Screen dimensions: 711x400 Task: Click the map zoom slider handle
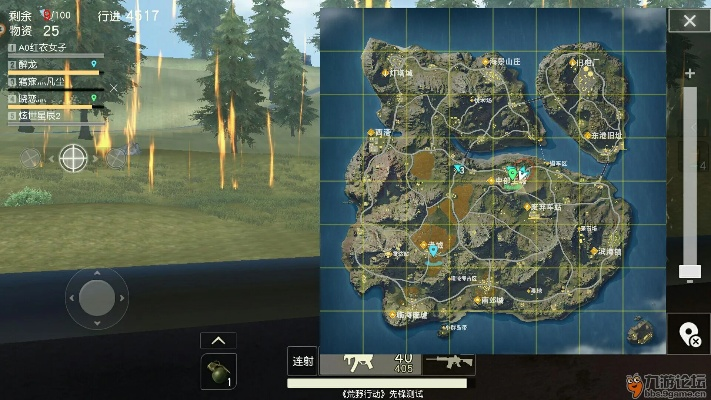(689, 271)
